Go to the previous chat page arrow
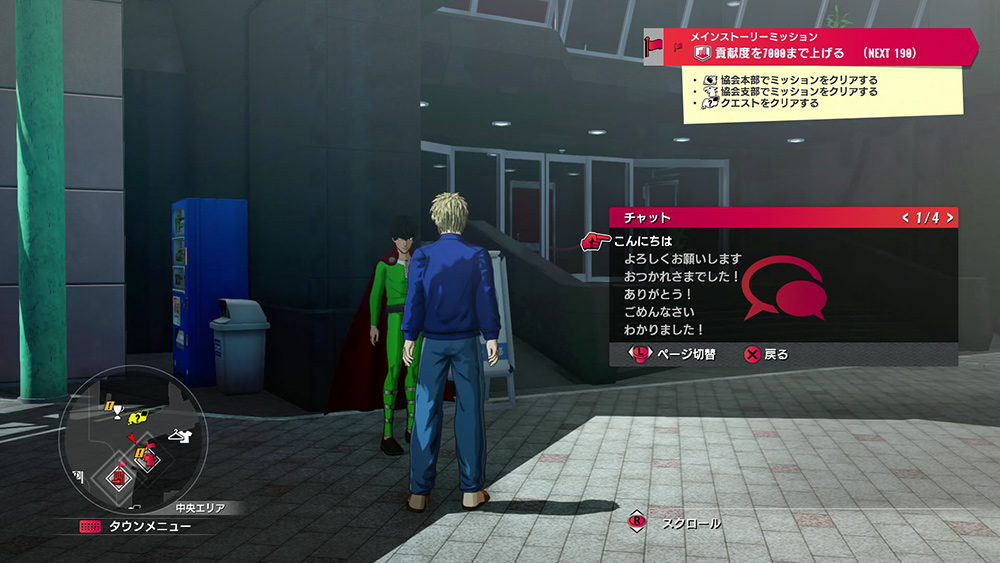 coord(905,217)
